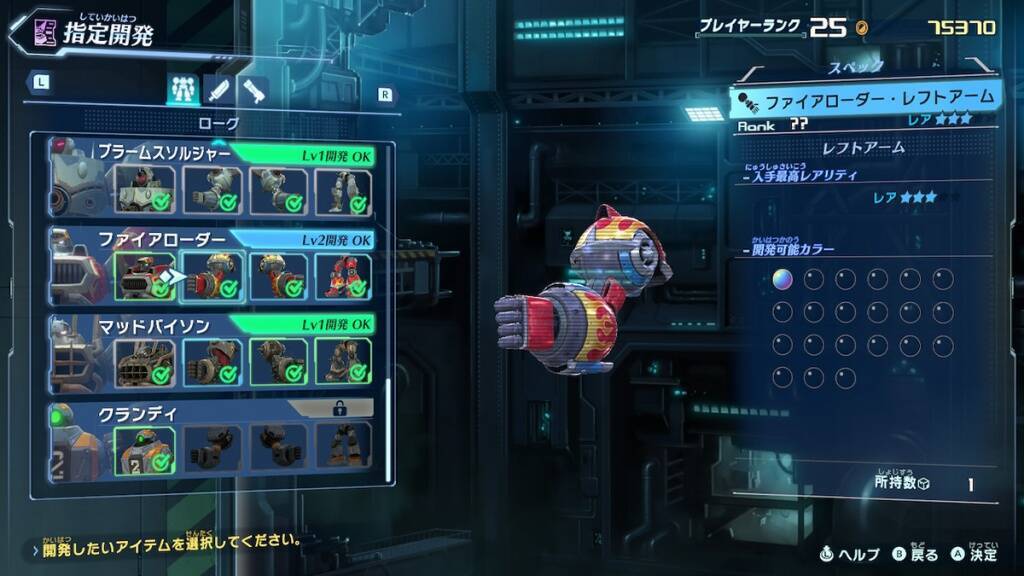1024x576 pixels.
Task: Choose the ブラームスソルジャー left arm part
Action: pyautogui.click(x=211, y=189)
